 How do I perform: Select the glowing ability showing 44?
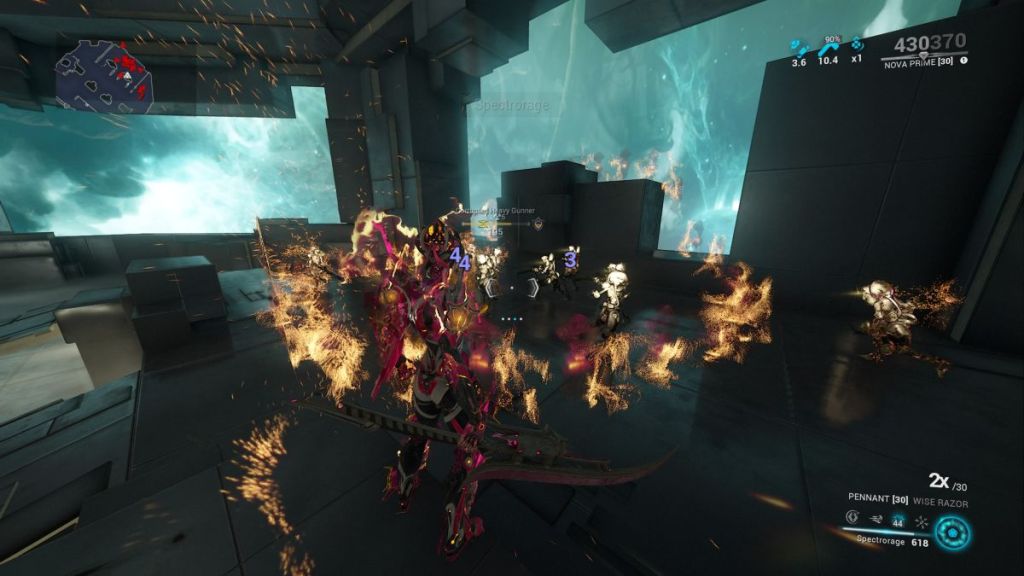pyautogui.click(x=896, y=522)
